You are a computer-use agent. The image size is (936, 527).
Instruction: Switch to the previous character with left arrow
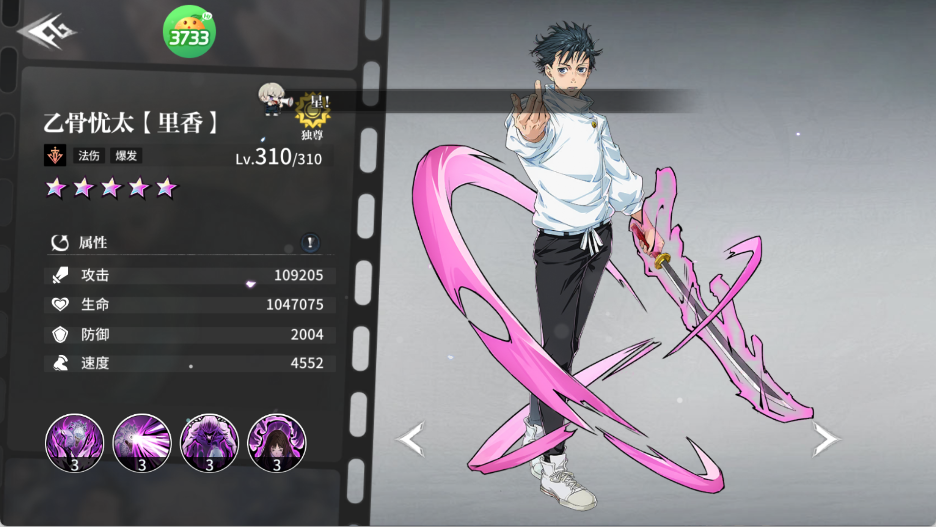coord(412,438)
